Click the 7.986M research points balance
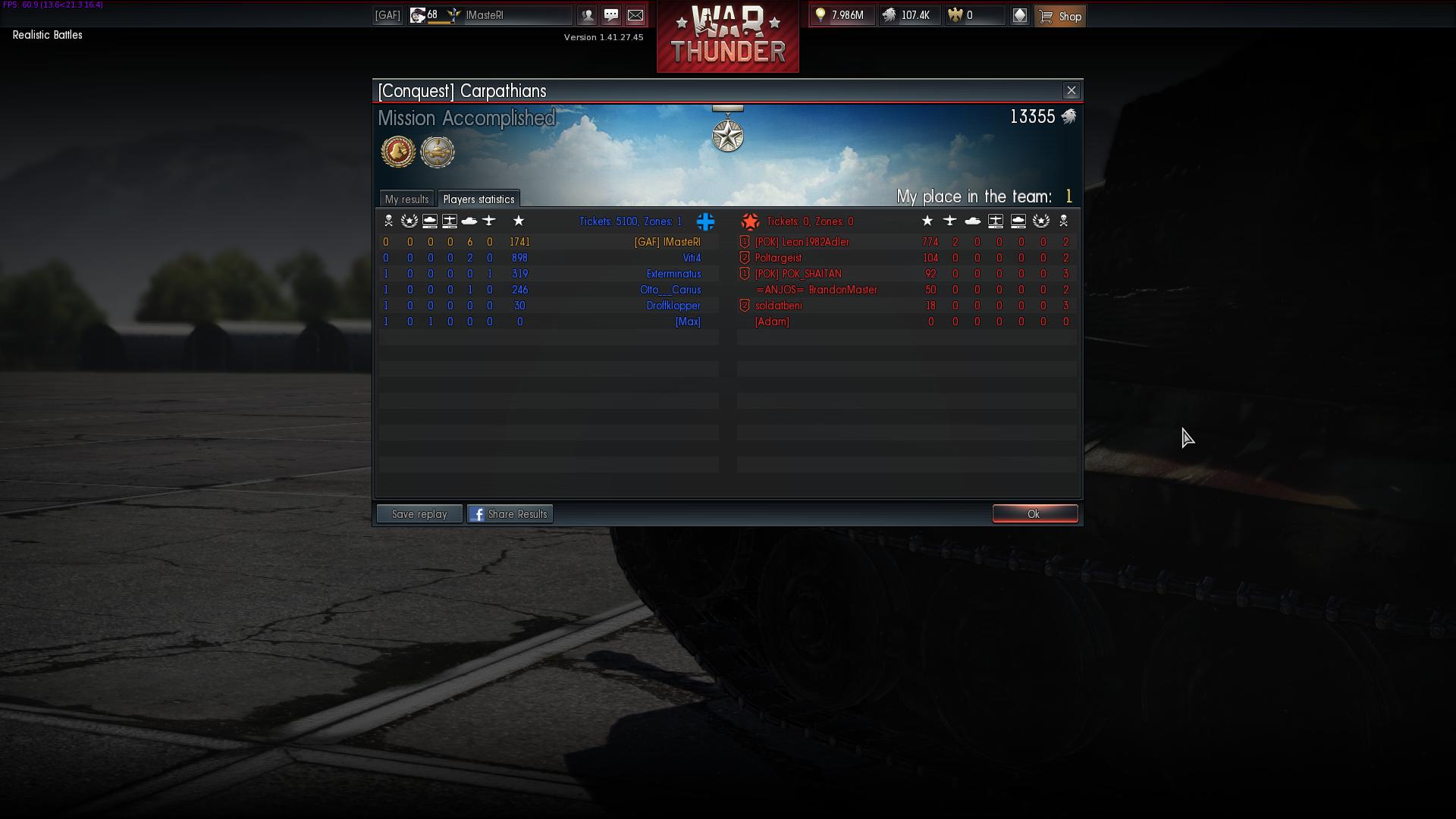This screenshot has height=819, width=1456. click(842, 15)
